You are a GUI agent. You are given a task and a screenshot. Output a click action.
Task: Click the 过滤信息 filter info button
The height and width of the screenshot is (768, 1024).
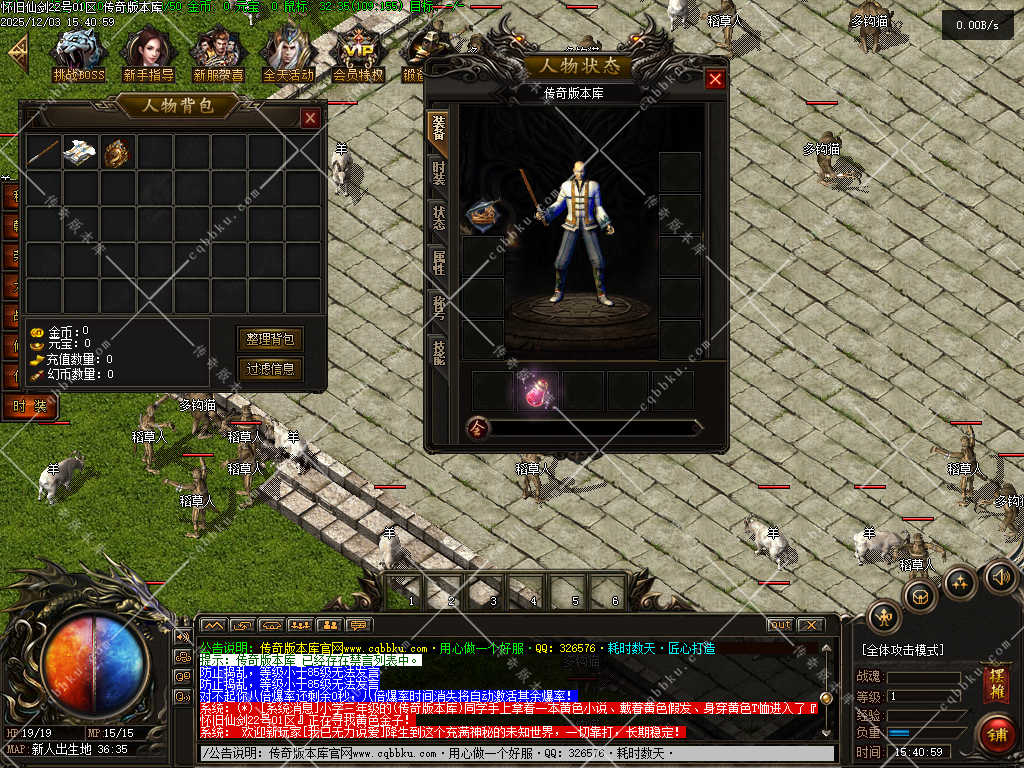coord(269,369)
